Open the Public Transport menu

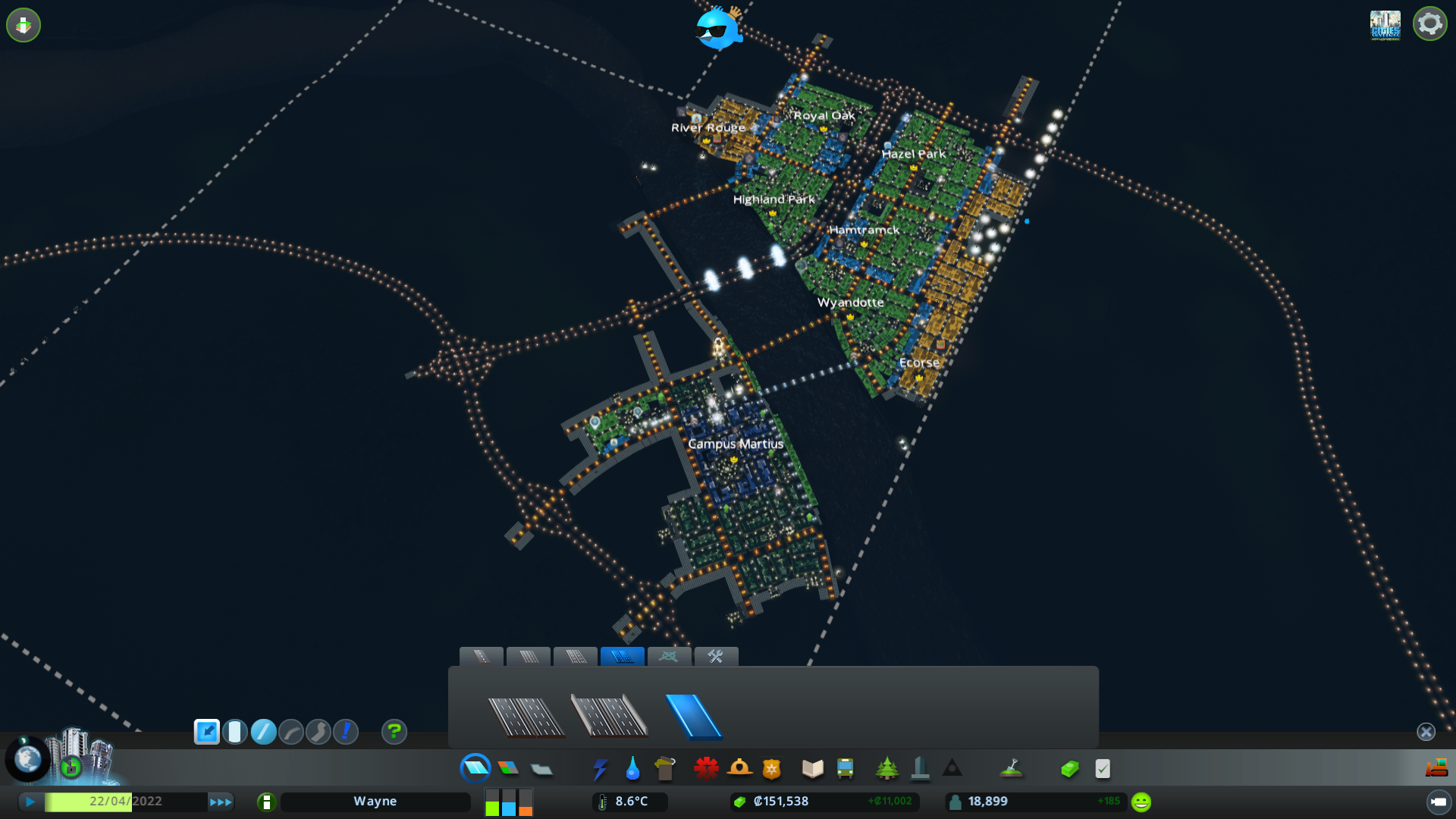[x=846, y=768]
